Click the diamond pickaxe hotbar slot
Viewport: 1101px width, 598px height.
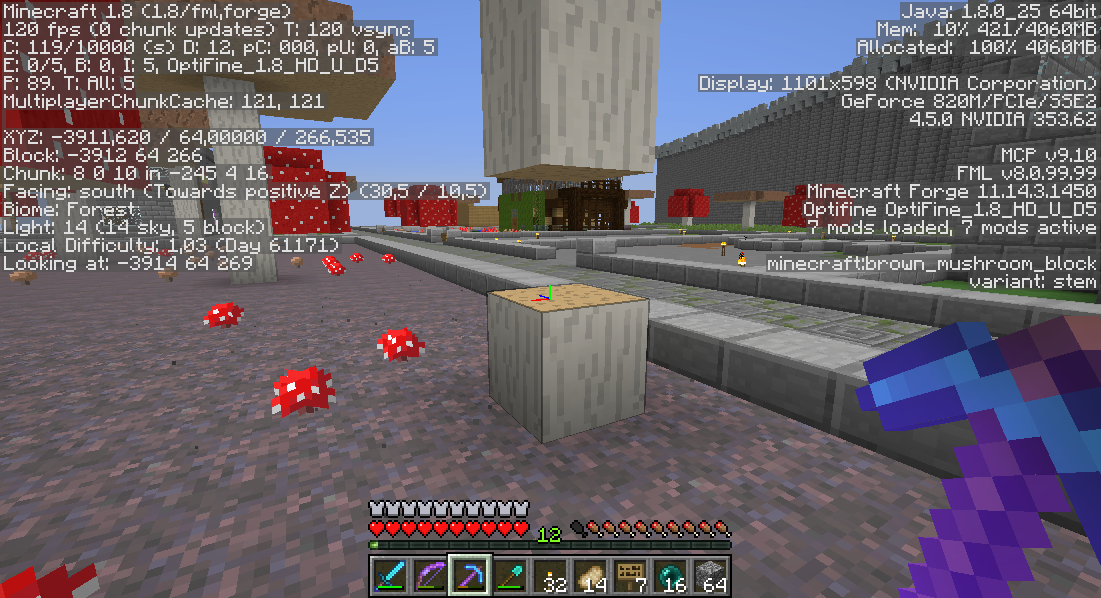pos(469,576)
